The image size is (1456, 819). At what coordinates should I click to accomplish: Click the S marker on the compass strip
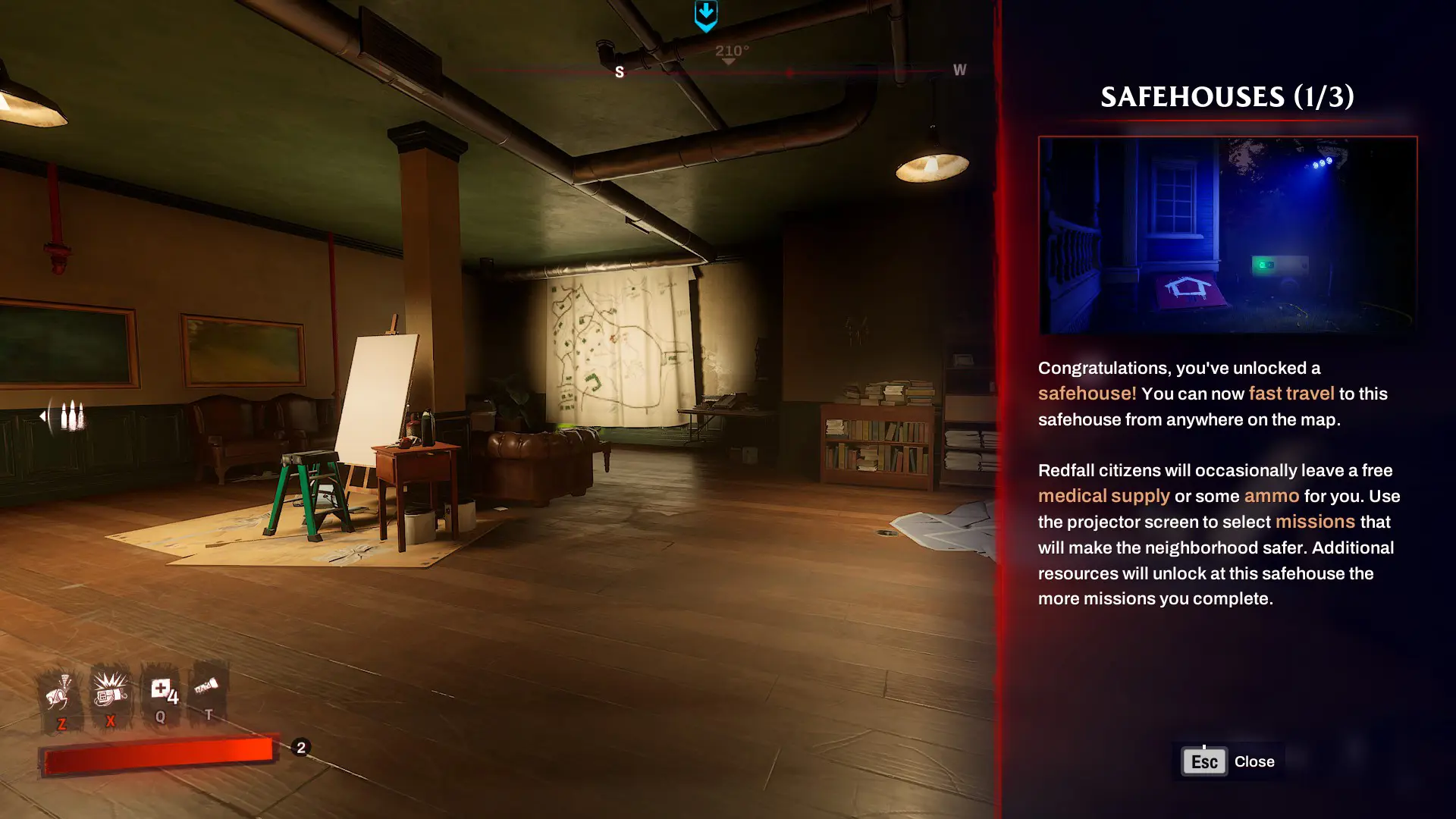click(620, 72)
